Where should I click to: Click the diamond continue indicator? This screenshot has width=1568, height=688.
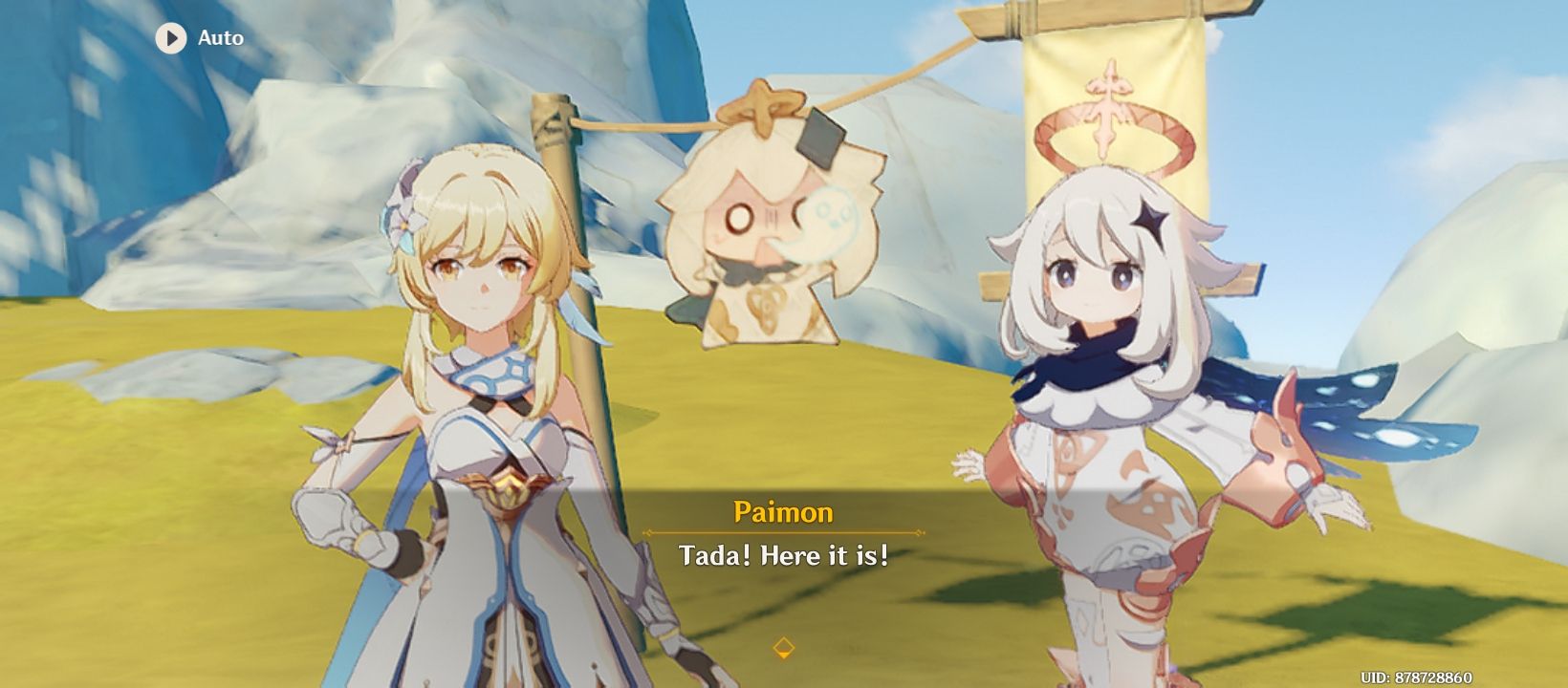783,647
